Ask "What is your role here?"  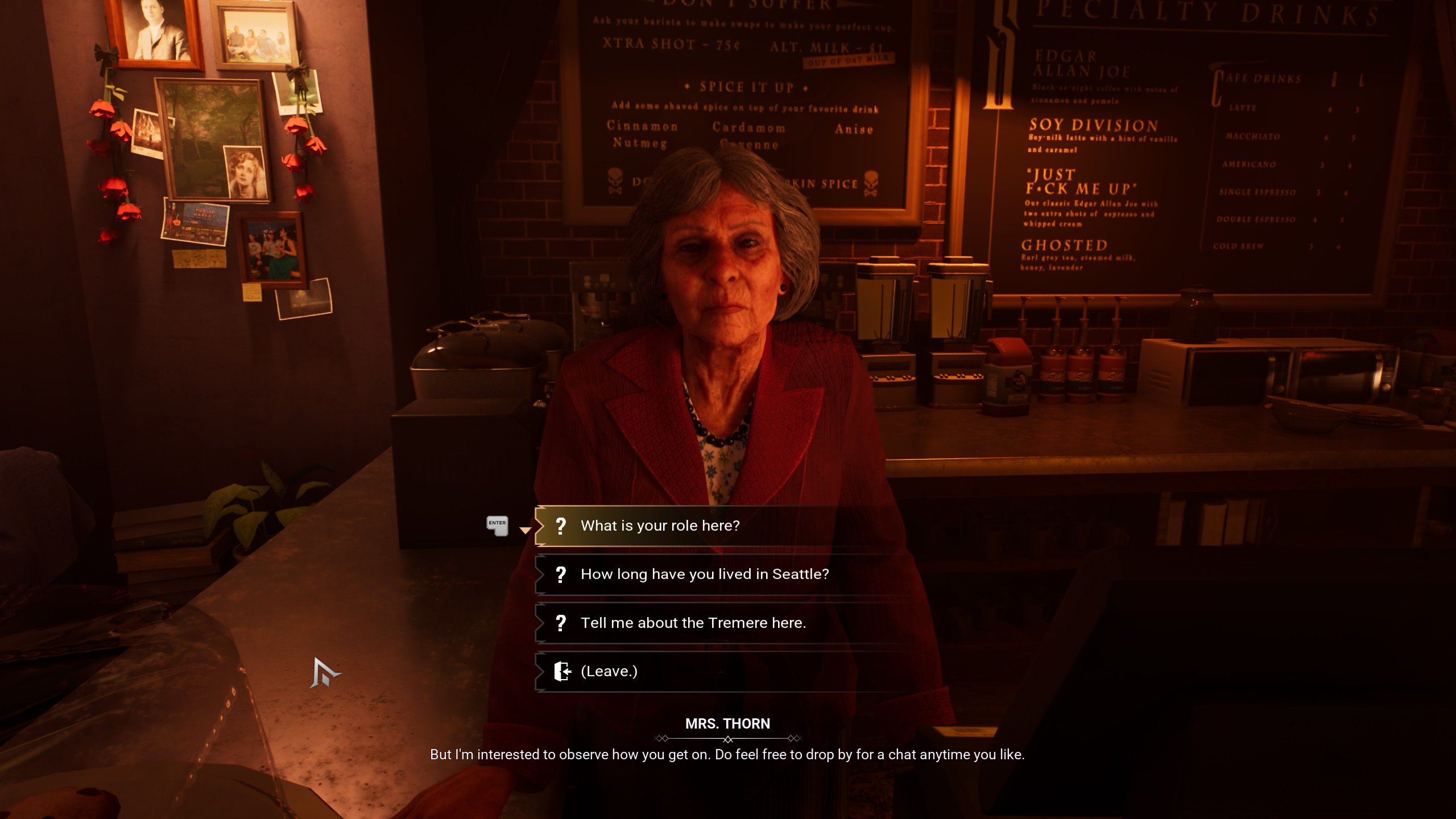click(660, 526)
